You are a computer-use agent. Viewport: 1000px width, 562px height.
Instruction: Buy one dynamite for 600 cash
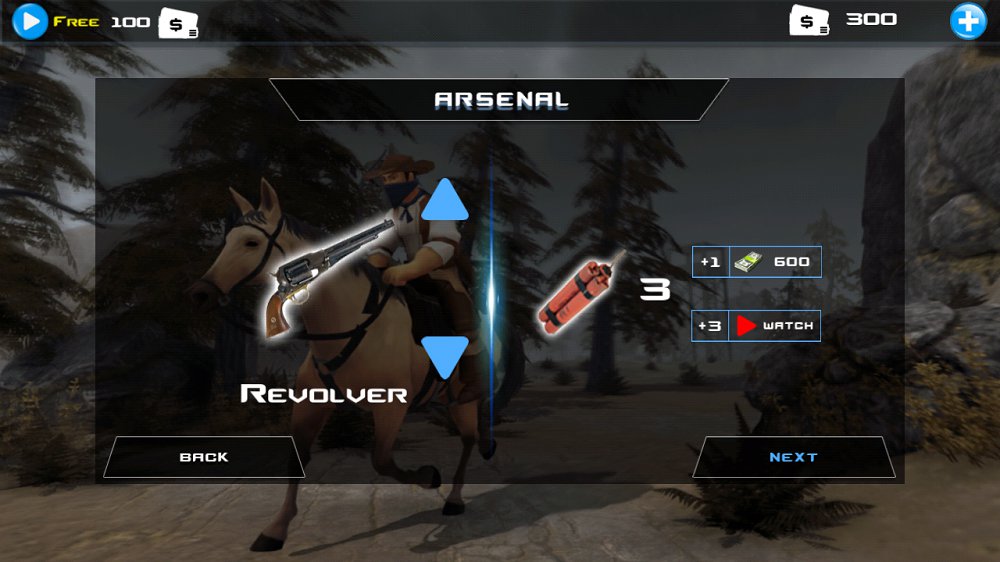click(x=757, y=262)
